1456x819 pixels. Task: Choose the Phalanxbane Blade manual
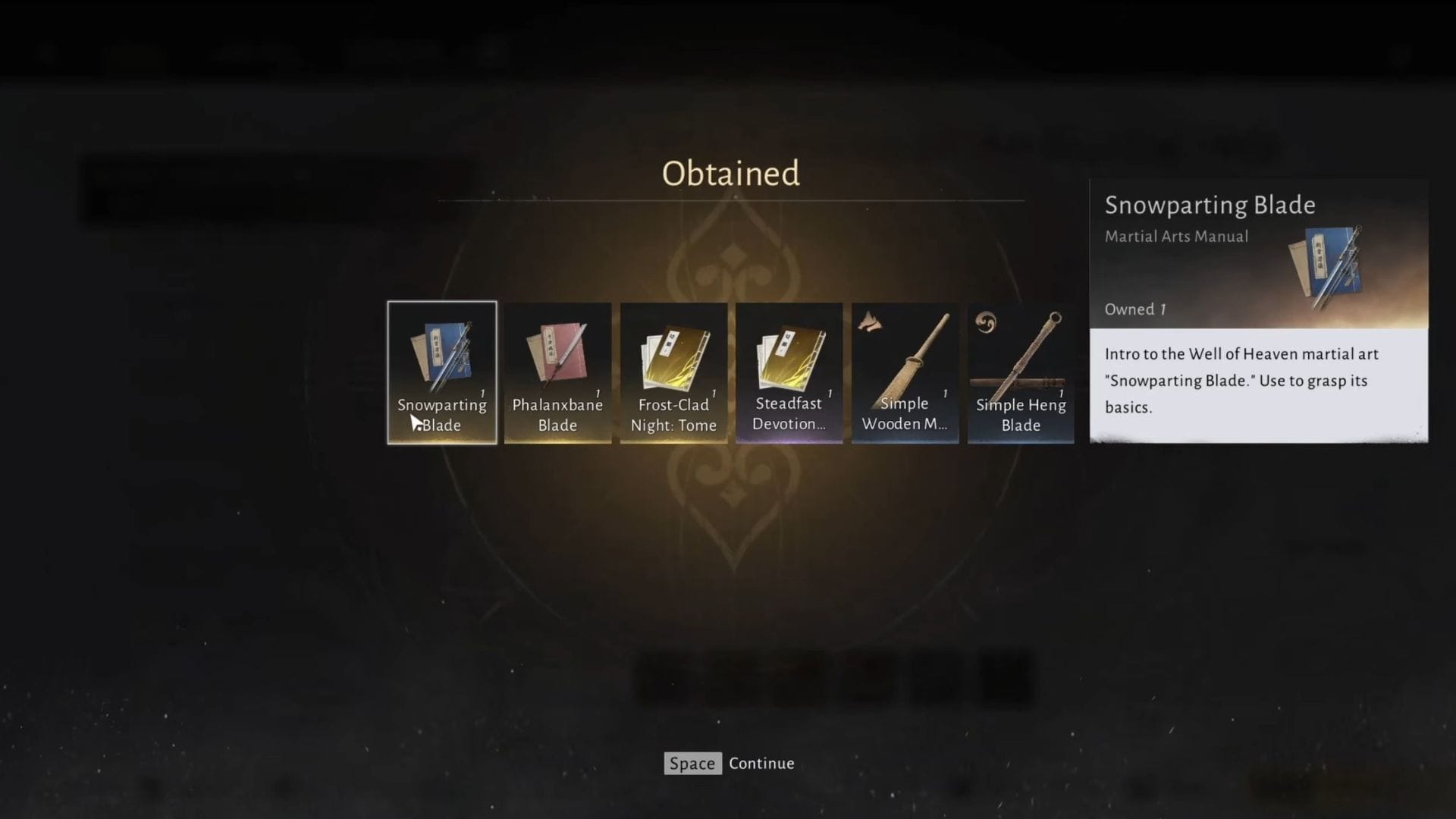pyautogui.click(x=557, y=372)
